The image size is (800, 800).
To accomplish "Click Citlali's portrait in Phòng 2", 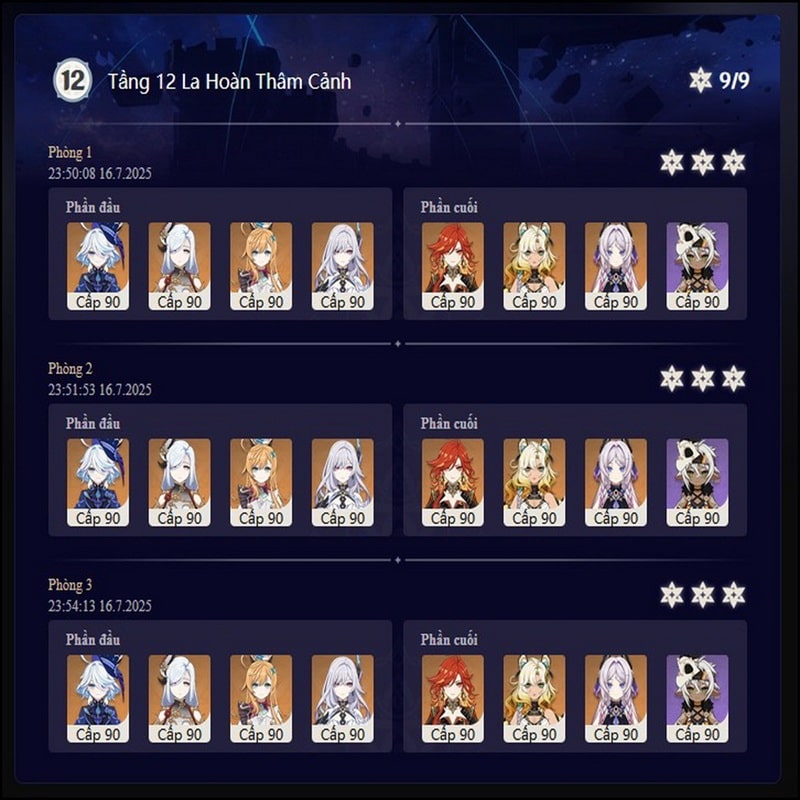I will [615, 473].
